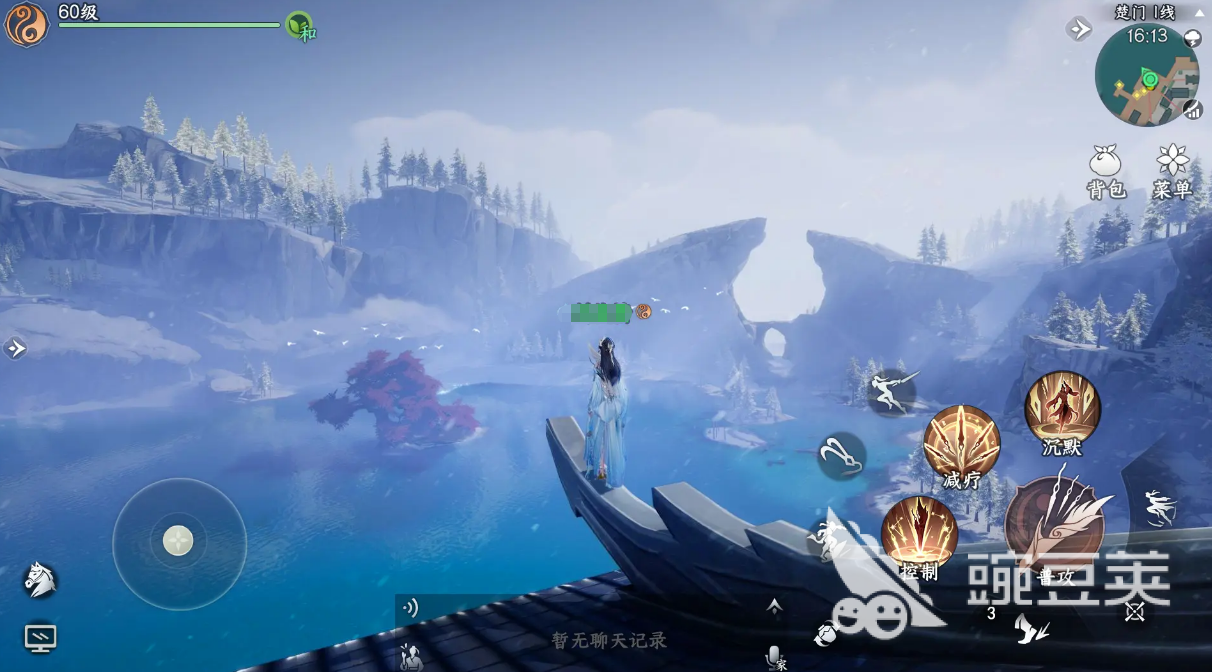Click the target lock crosshair icon

tap(1134, 612)
